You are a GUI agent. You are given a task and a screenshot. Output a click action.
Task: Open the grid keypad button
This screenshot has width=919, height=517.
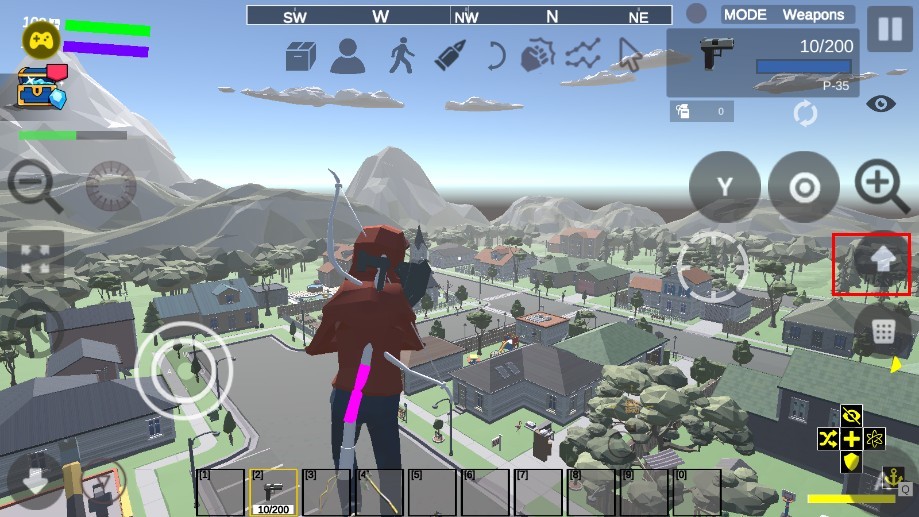pyautogui.click(x=882, y=331)
